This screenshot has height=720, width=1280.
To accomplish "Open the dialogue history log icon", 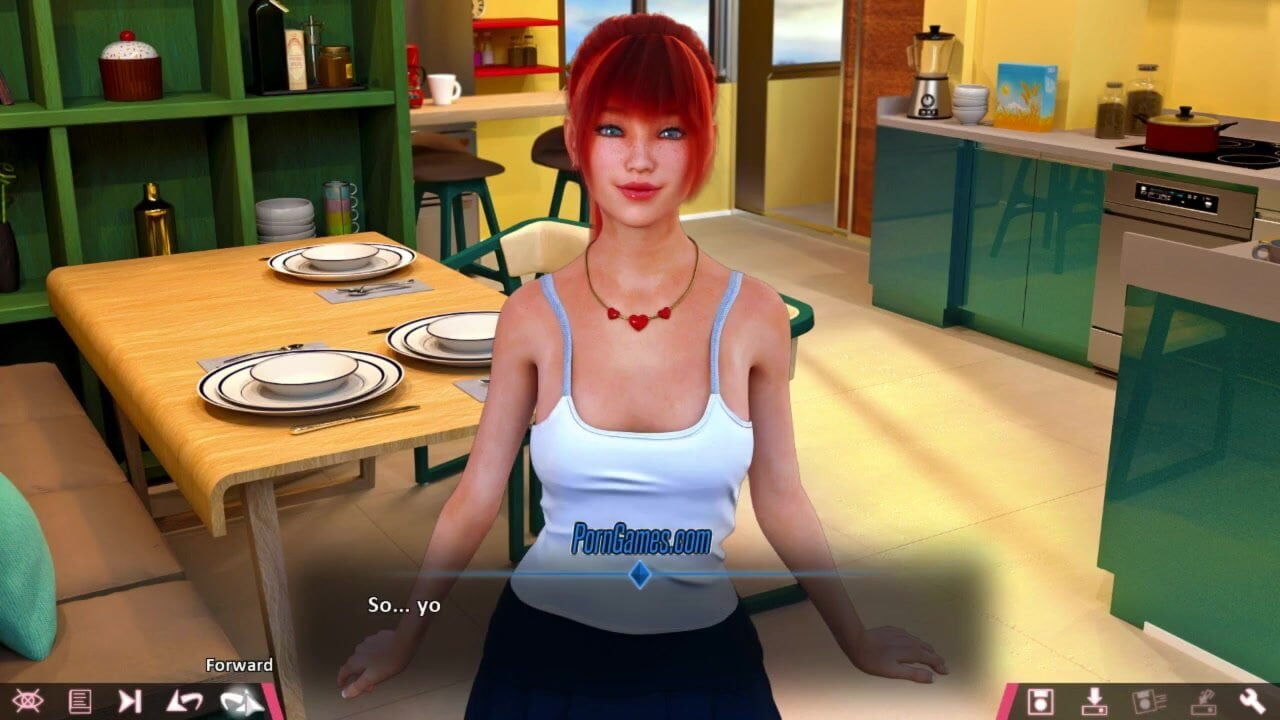I will [x=79, y=701].
